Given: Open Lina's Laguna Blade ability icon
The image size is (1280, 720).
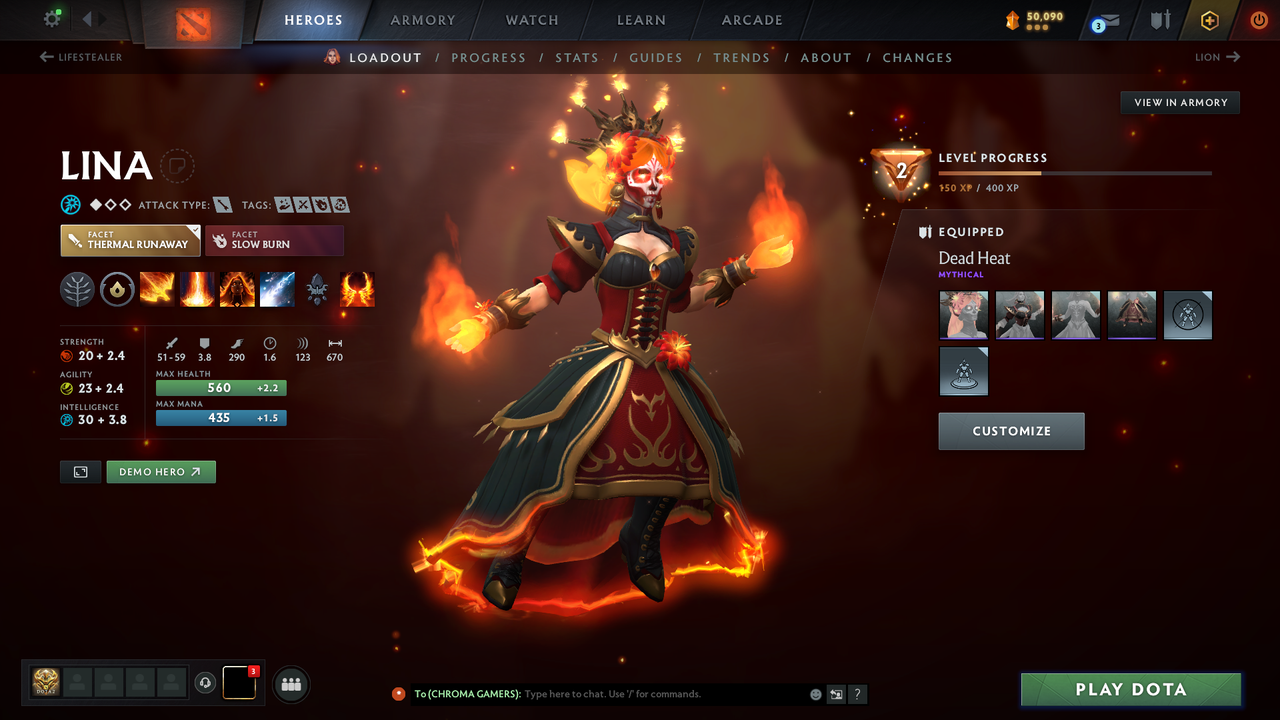Looking at the screenshot, I should pyautogui.click(x=277, y=289).
